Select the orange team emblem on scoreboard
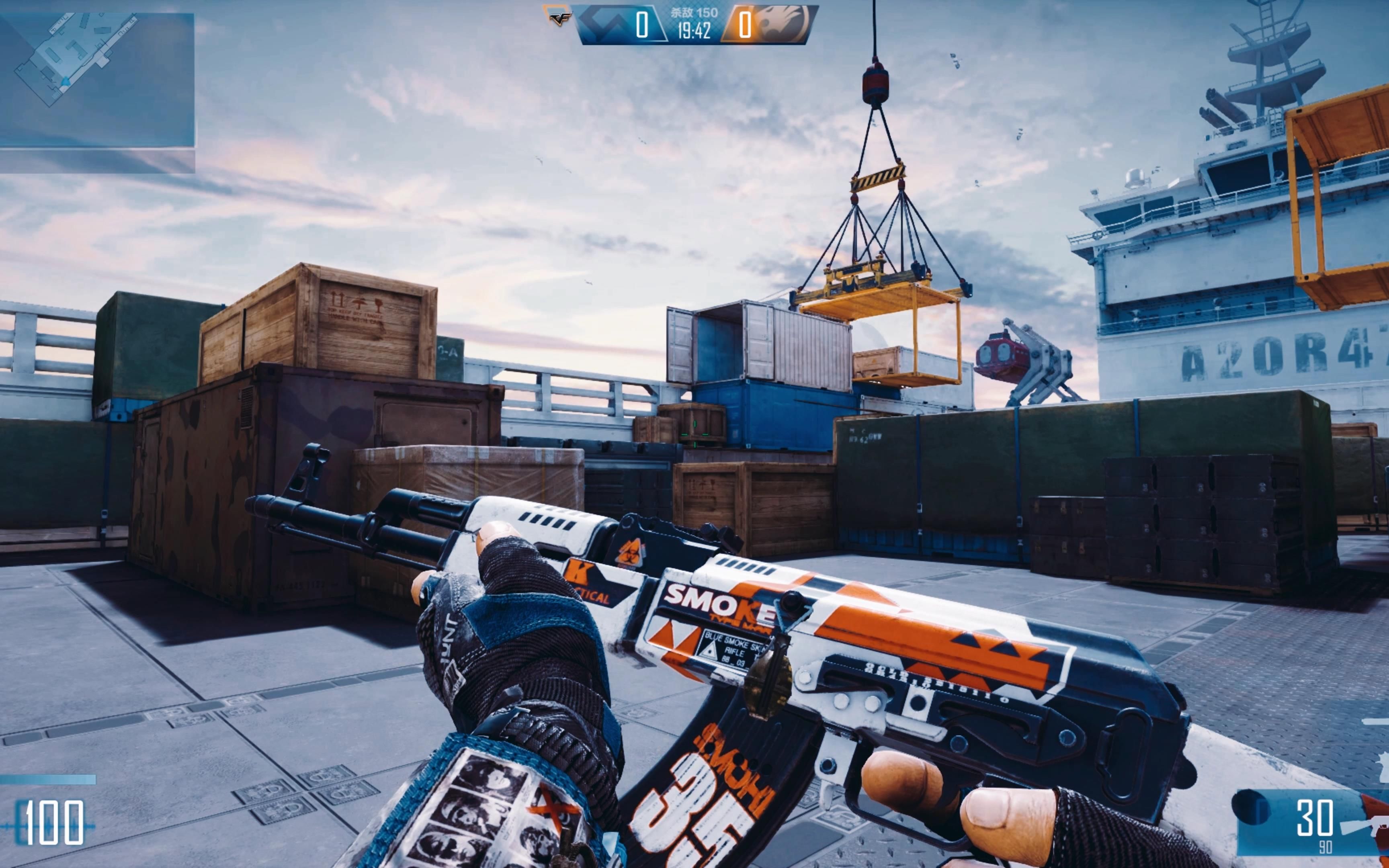This screenshot has width=1389, height=868. click(x=783, y=24)
